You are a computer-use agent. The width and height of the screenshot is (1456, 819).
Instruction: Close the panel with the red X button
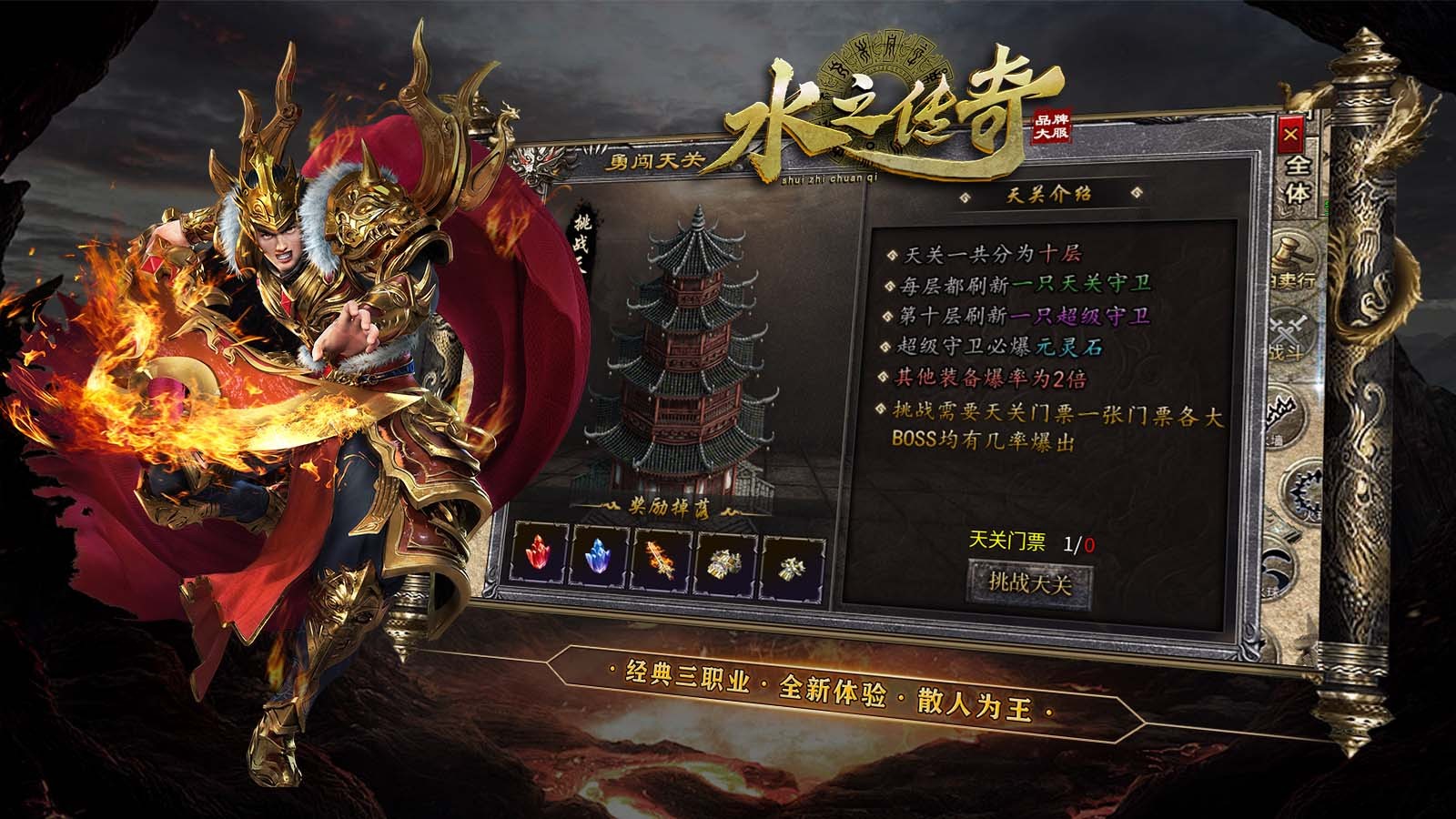pos(1289,136)
